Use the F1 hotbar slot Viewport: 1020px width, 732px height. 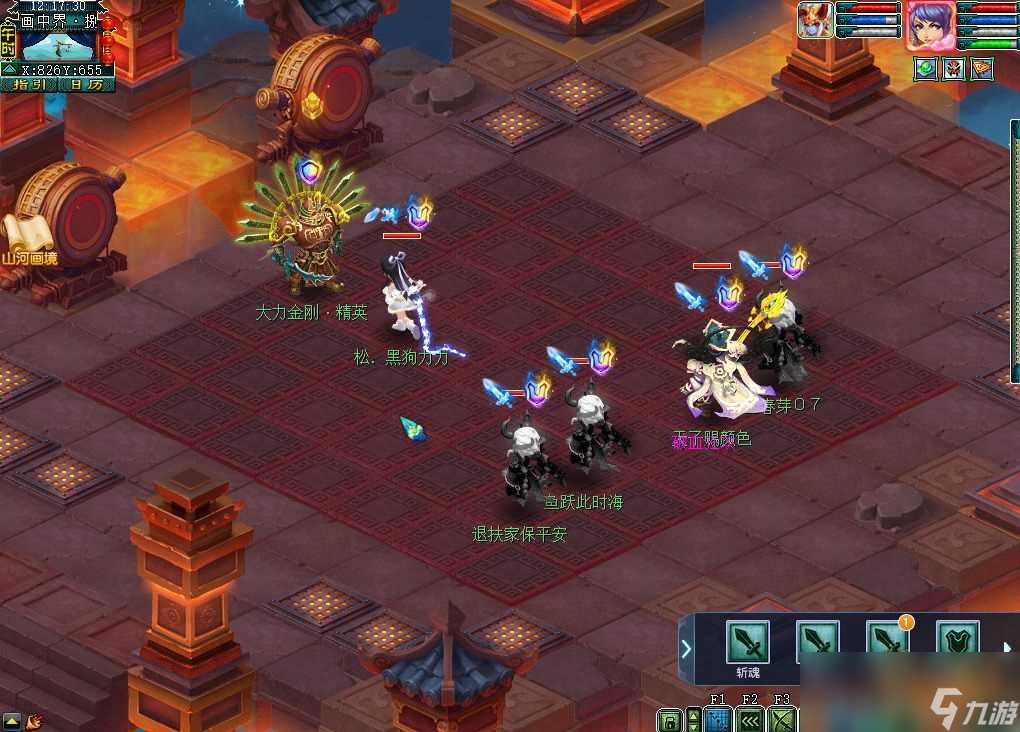point(717,720)
